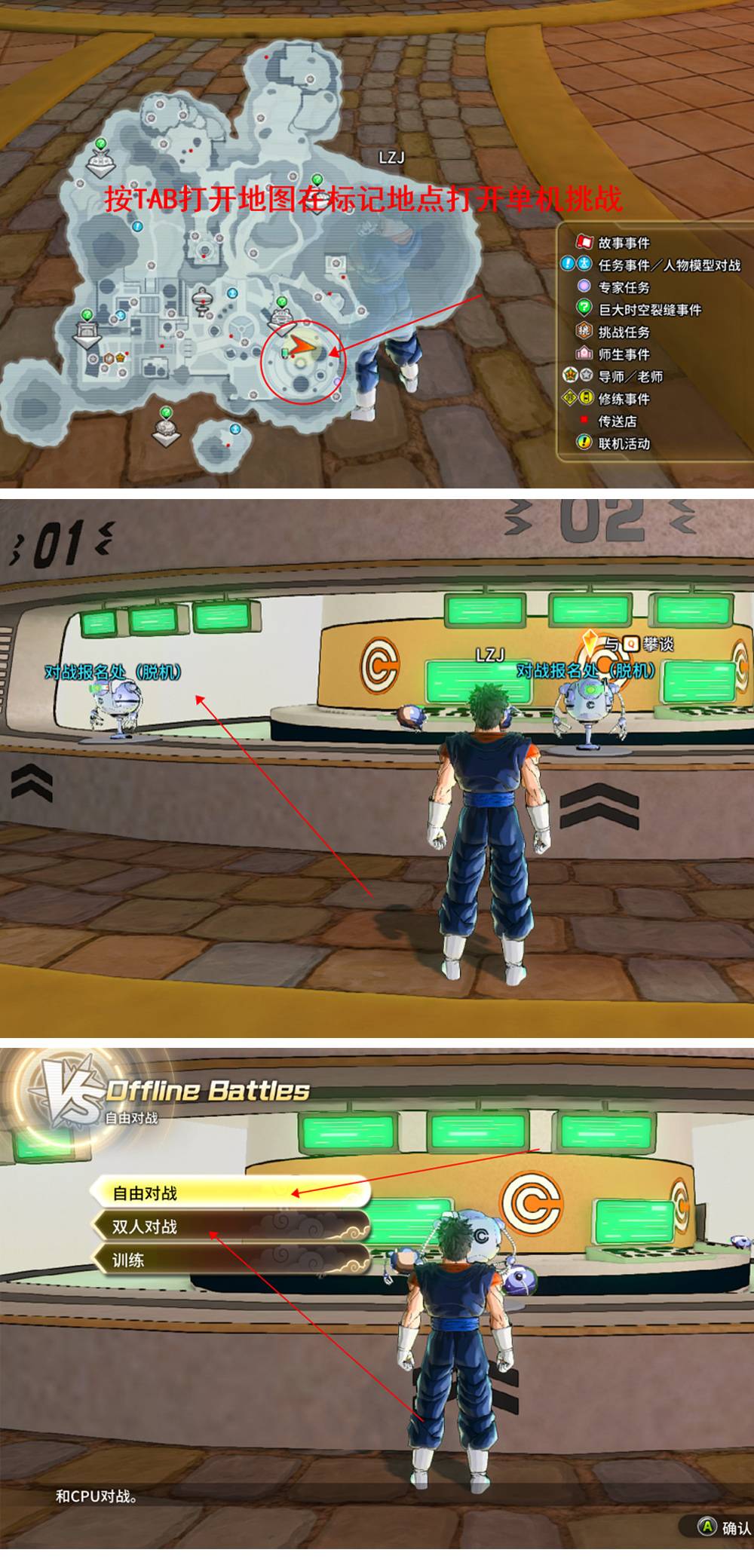Click the orange player arrow on the map
The height and width of the screenshot is (1568, 754).
click(x=300, y=345)
